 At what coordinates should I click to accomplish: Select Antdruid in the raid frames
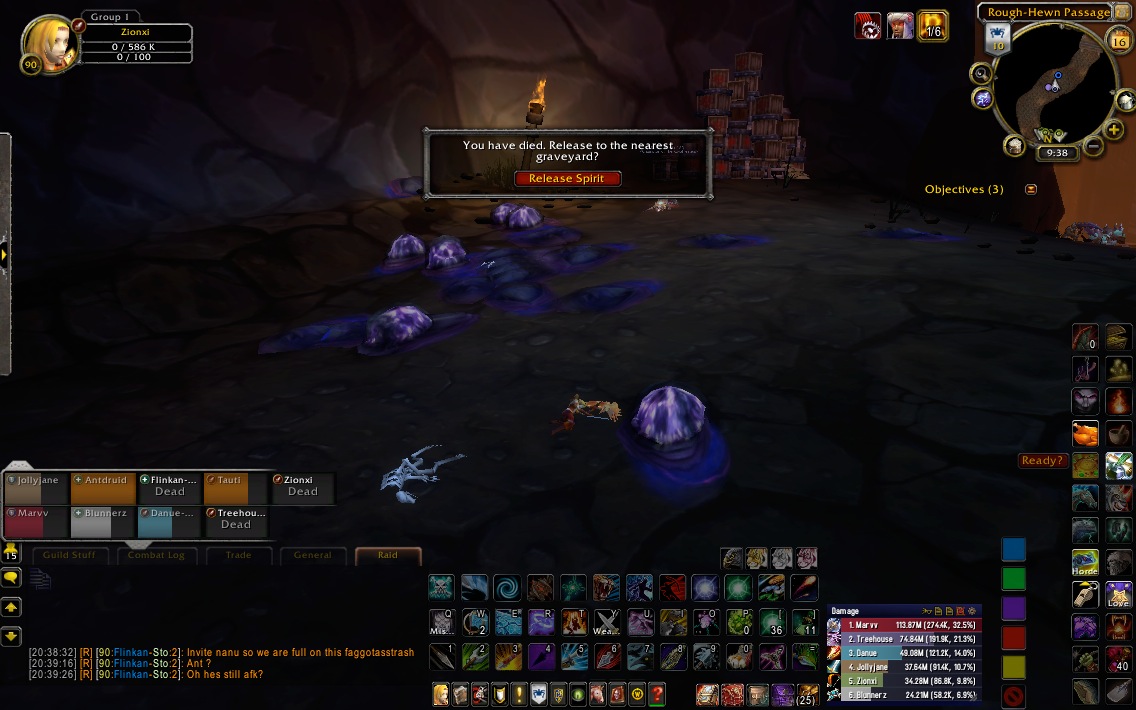[x=103, y=487]
